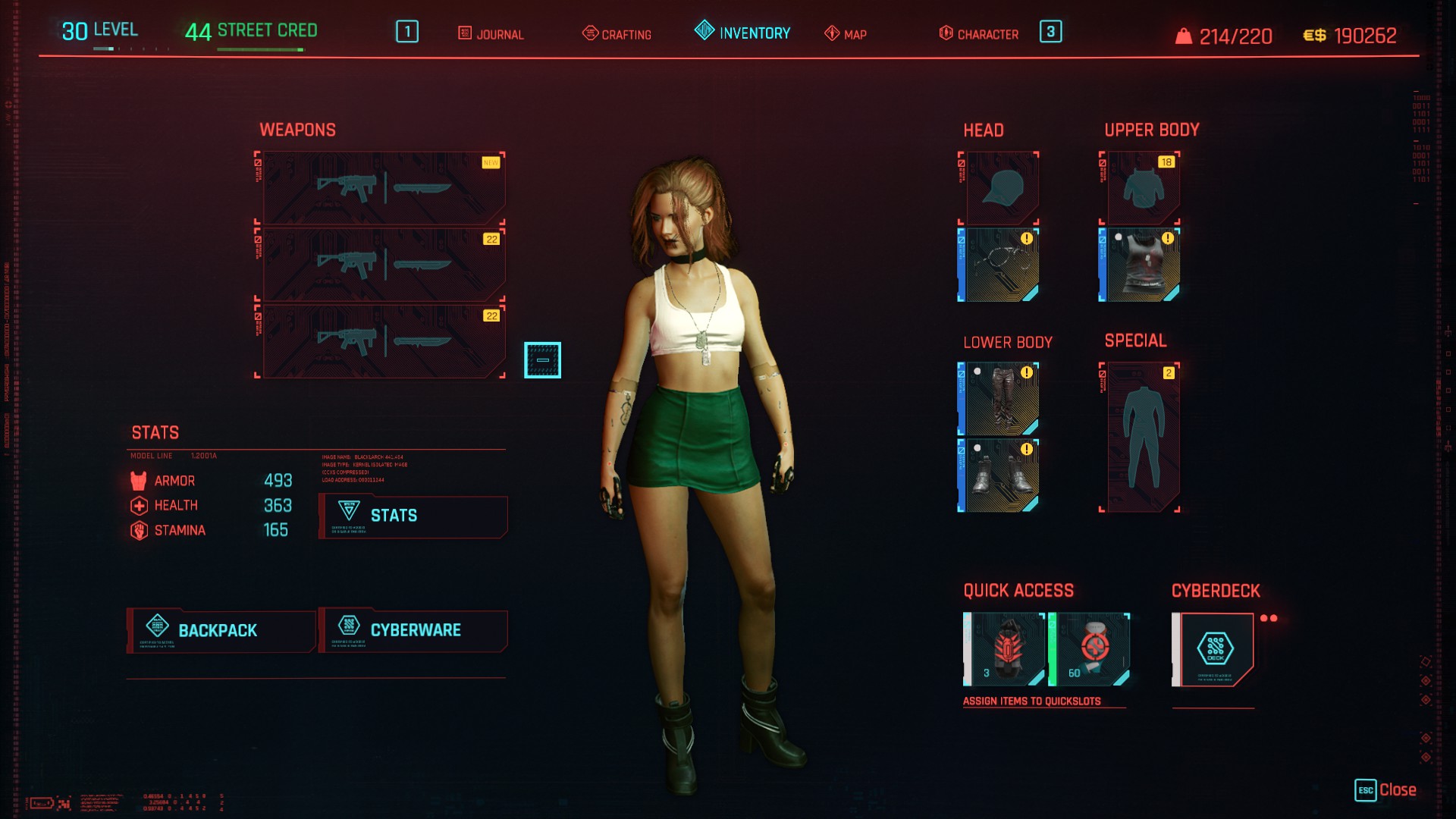Select the empty hat slot under Head
Screen dimensions: 1456x819
999,188
